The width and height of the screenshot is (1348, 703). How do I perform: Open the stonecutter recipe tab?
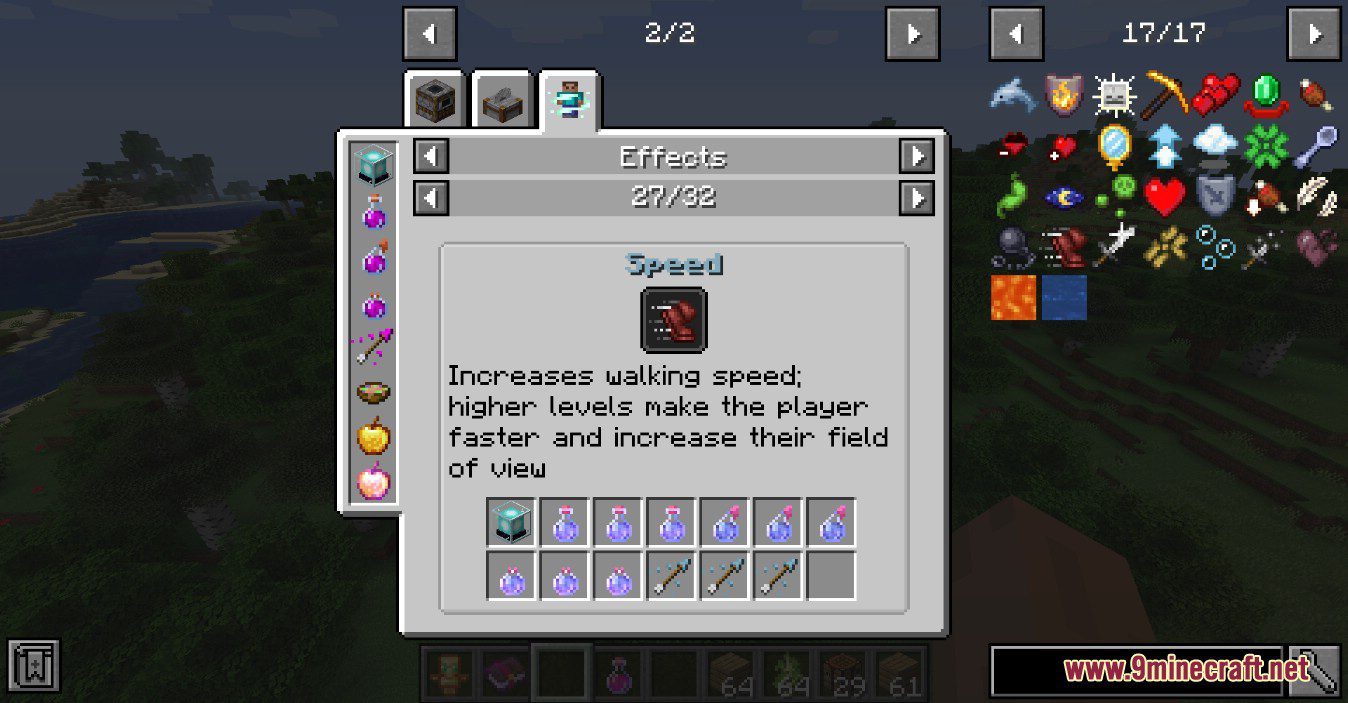click(503, 100)
